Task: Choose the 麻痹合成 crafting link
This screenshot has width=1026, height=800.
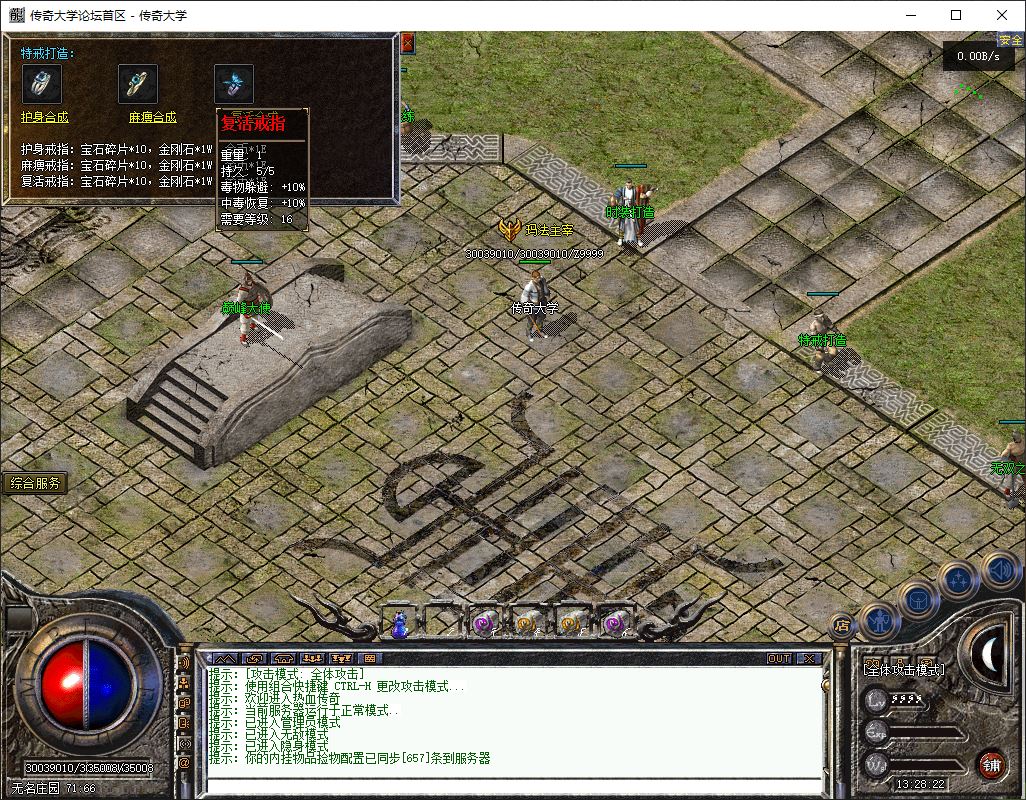Action: click(x=152, y=117)
